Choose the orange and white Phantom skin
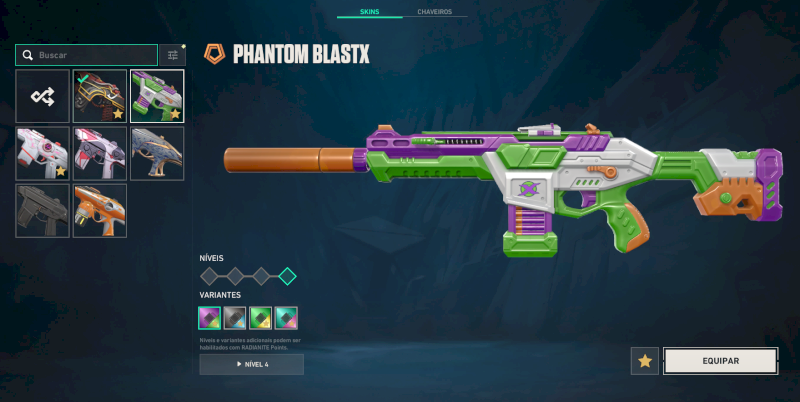The height and width of the screenshot is (402, 800). click(x=100, y=210)
